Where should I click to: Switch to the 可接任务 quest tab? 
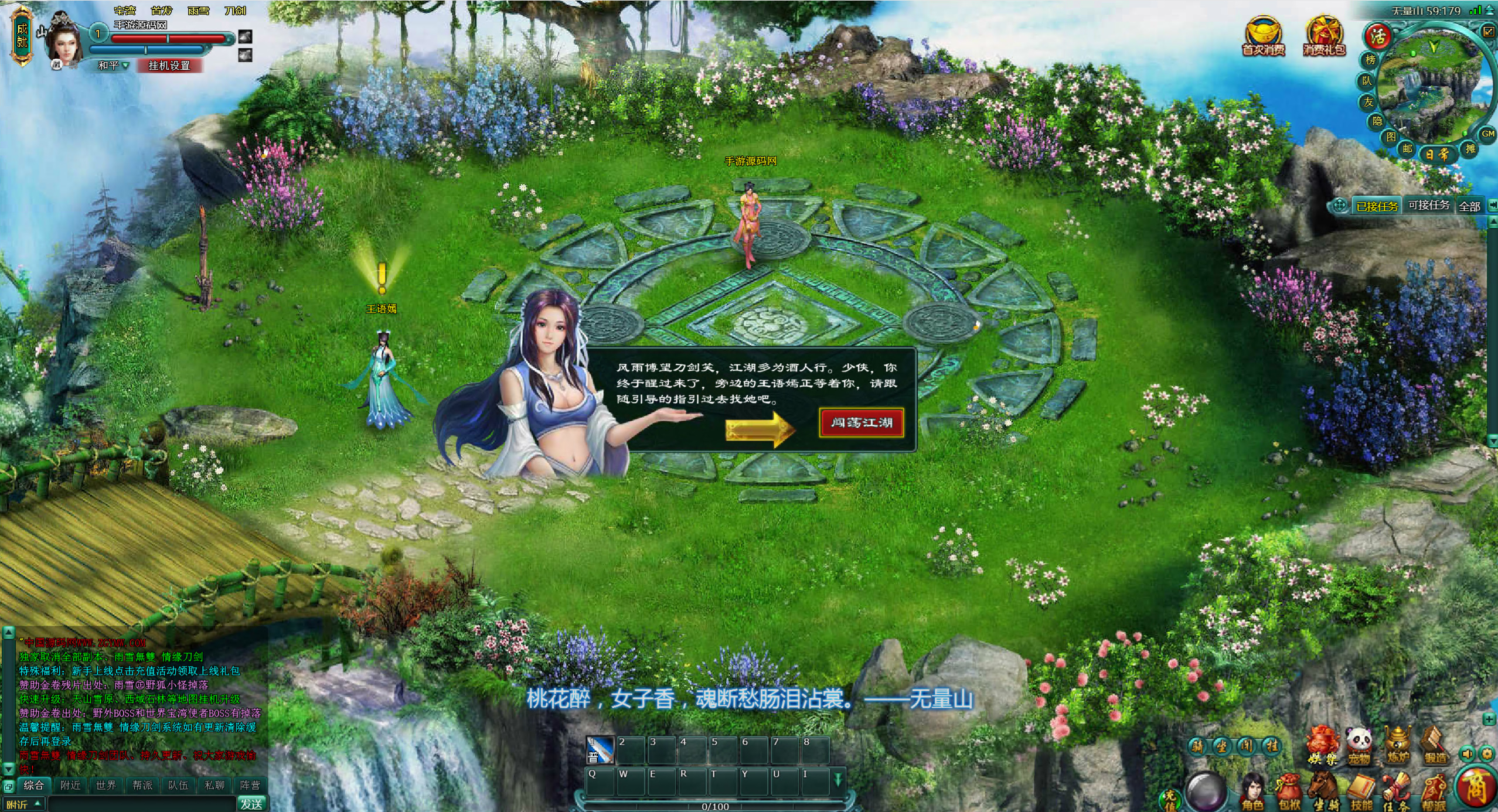(x=1428, y=206)
